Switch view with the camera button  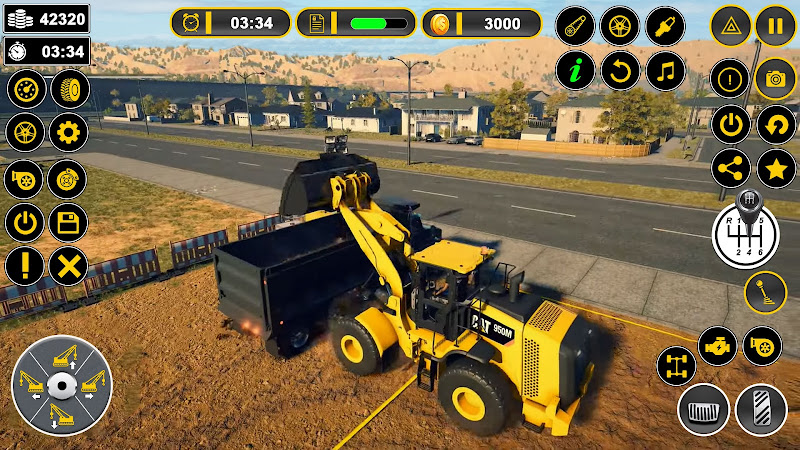tap(775, 78)
